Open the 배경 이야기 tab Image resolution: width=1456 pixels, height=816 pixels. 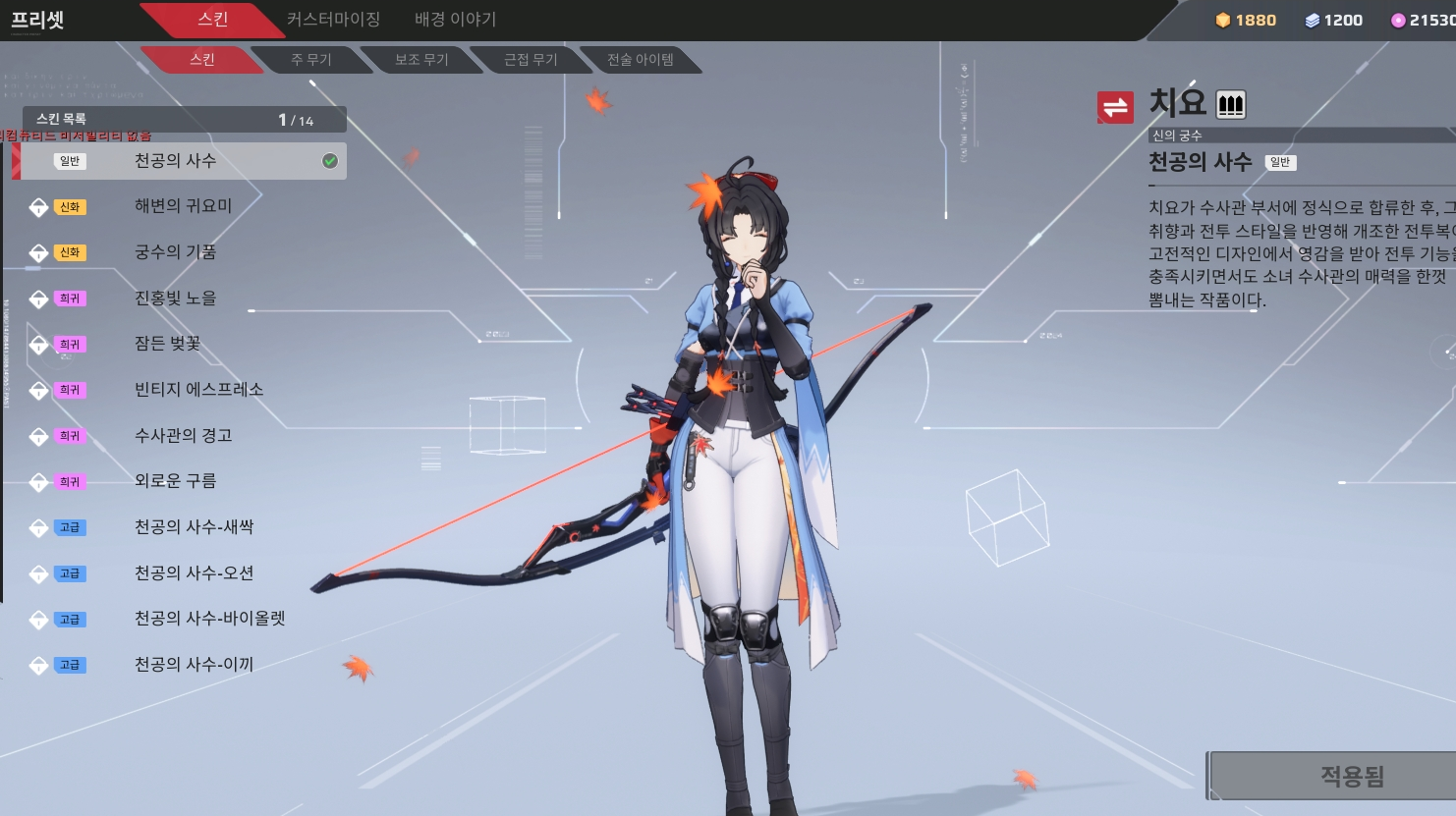455,20
